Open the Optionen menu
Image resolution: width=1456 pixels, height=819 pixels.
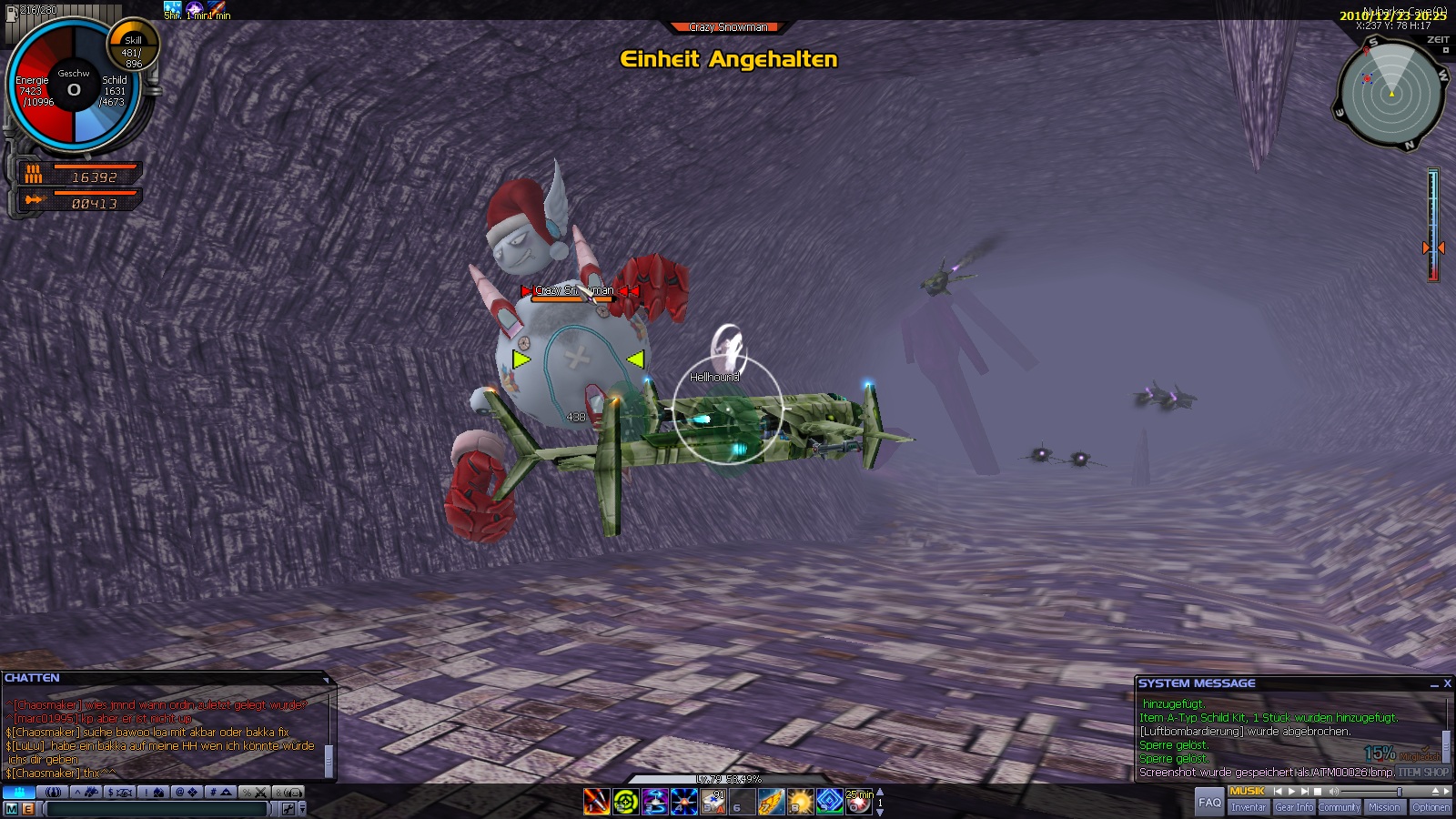1431,807
